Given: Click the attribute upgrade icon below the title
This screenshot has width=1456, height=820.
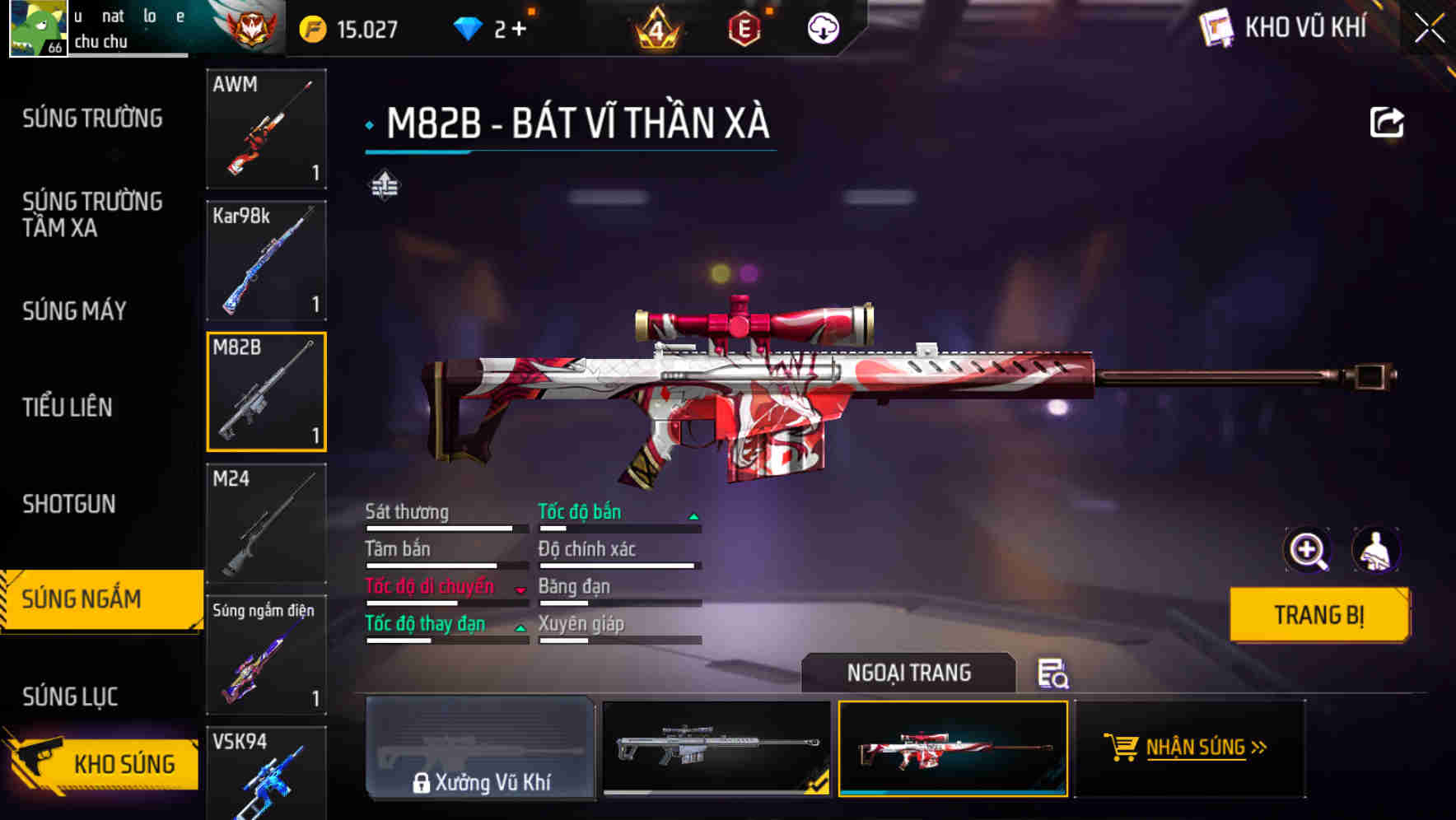Looking at the screenshot, I should point(384,185).
